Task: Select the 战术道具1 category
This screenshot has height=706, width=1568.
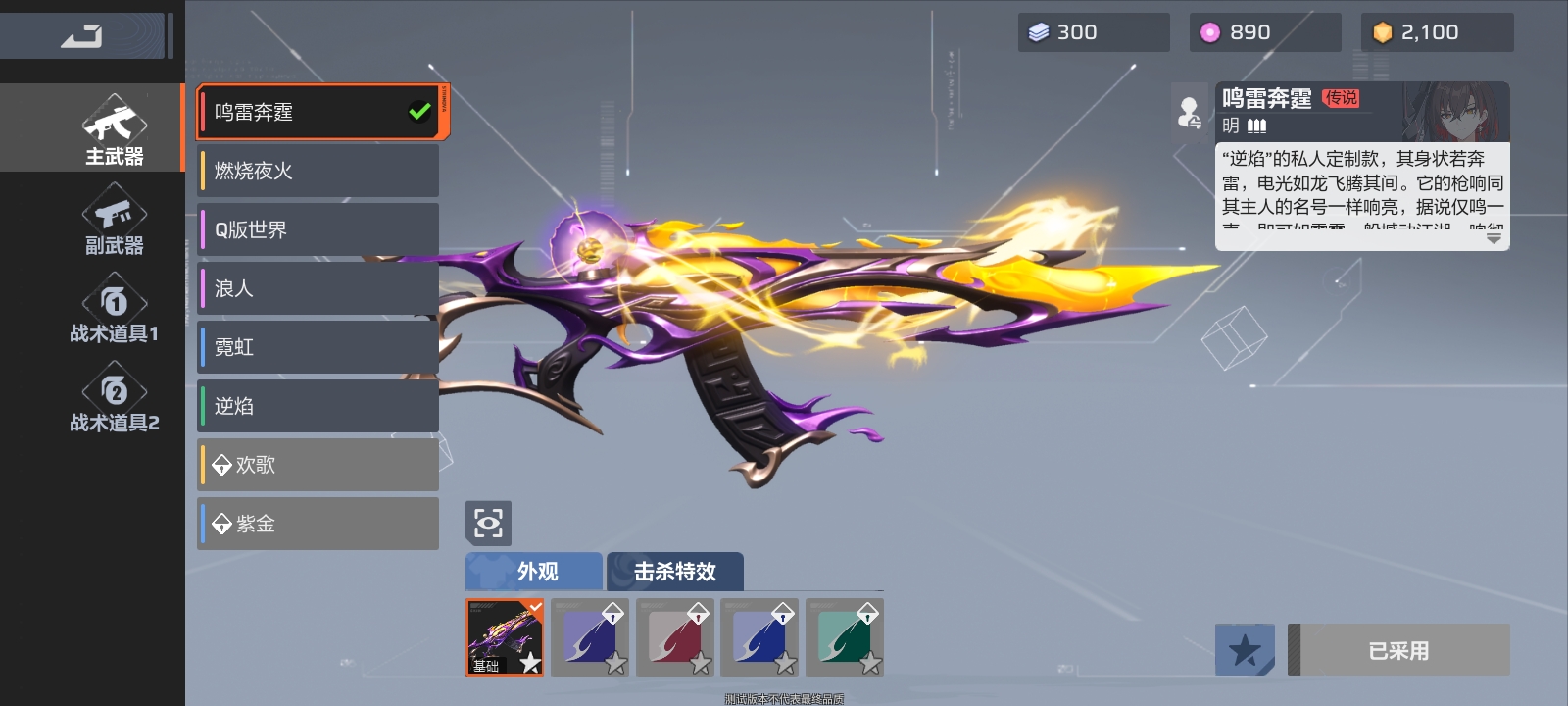Action: click(114, 310)
